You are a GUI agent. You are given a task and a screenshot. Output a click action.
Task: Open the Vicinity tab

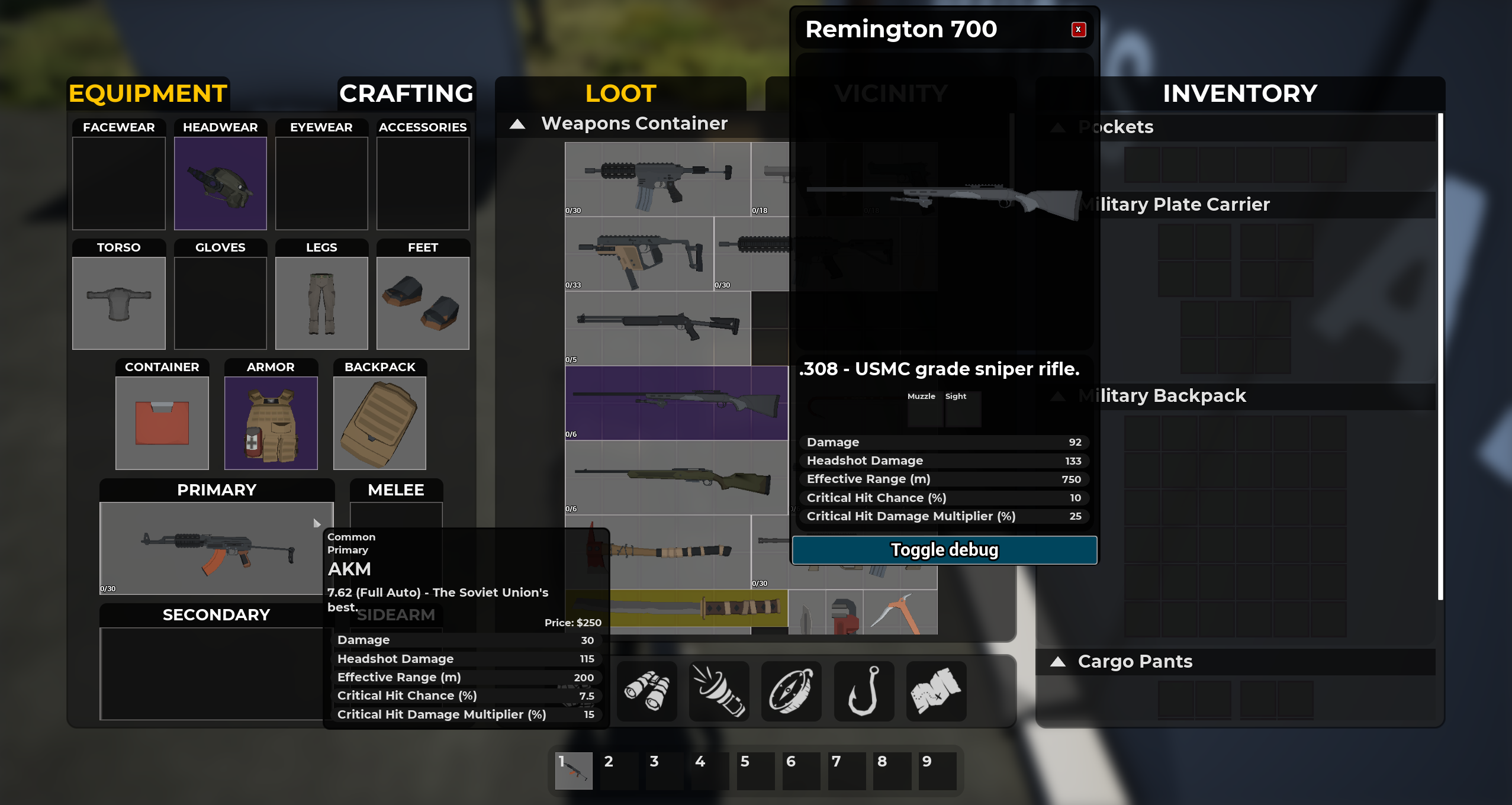click(x=892, y=94)
